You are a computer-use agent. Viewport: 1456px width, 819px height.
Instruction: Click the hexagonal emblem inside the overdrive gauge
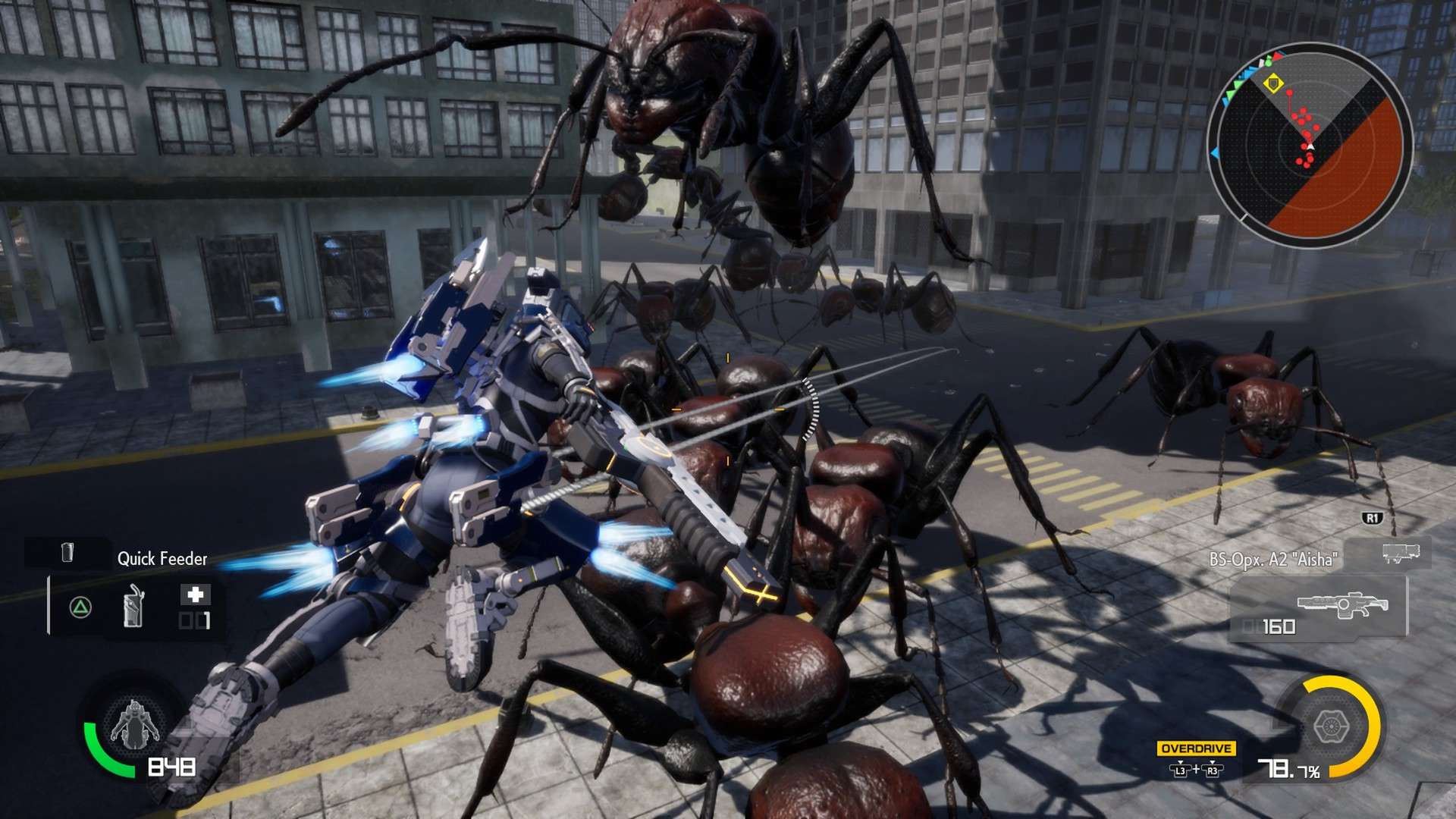[1332, 725]
